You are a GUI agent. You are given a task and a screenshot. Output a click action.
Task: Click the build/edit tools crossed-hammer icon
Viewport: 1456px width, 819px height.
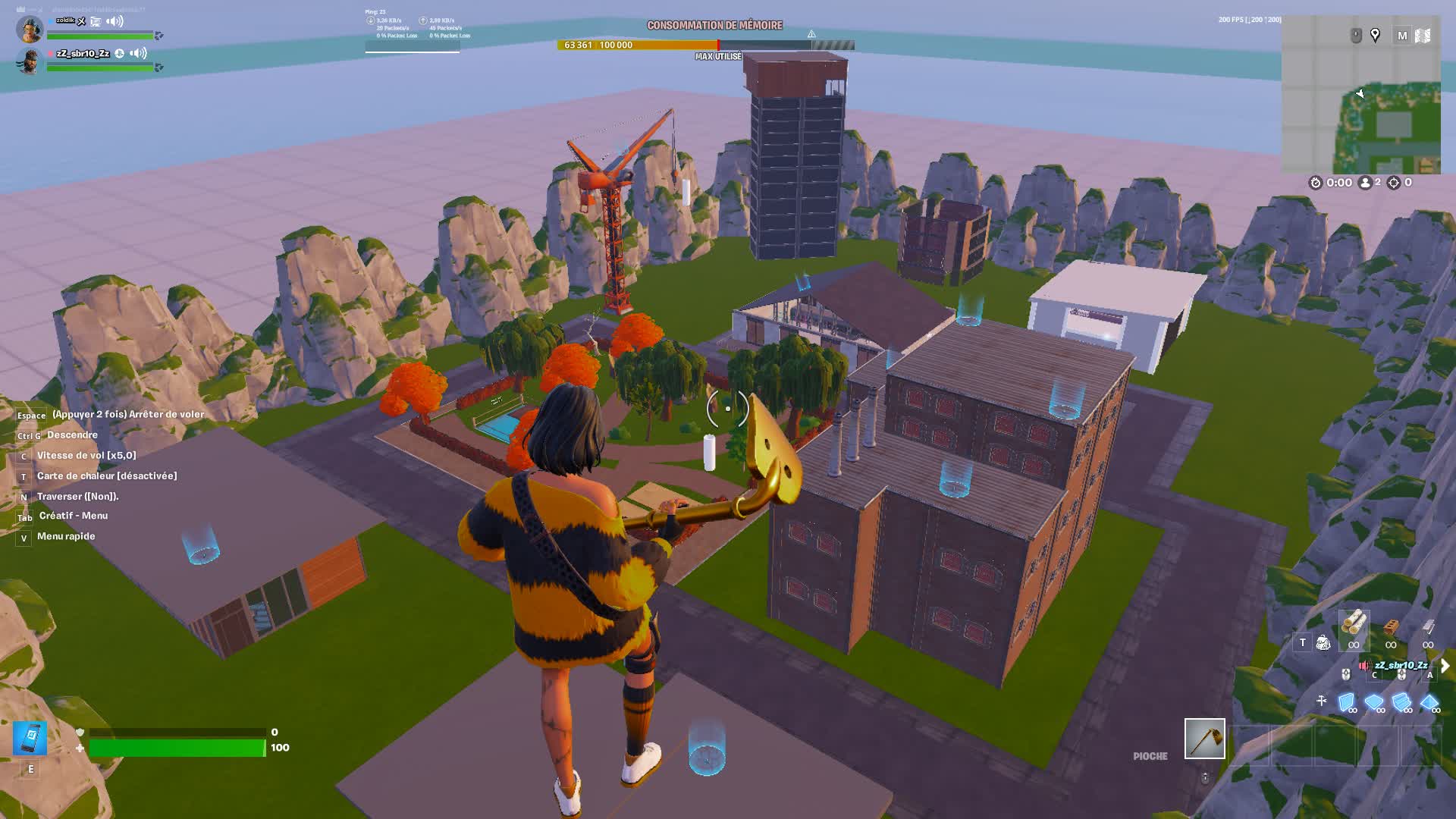click(1322, 701)
